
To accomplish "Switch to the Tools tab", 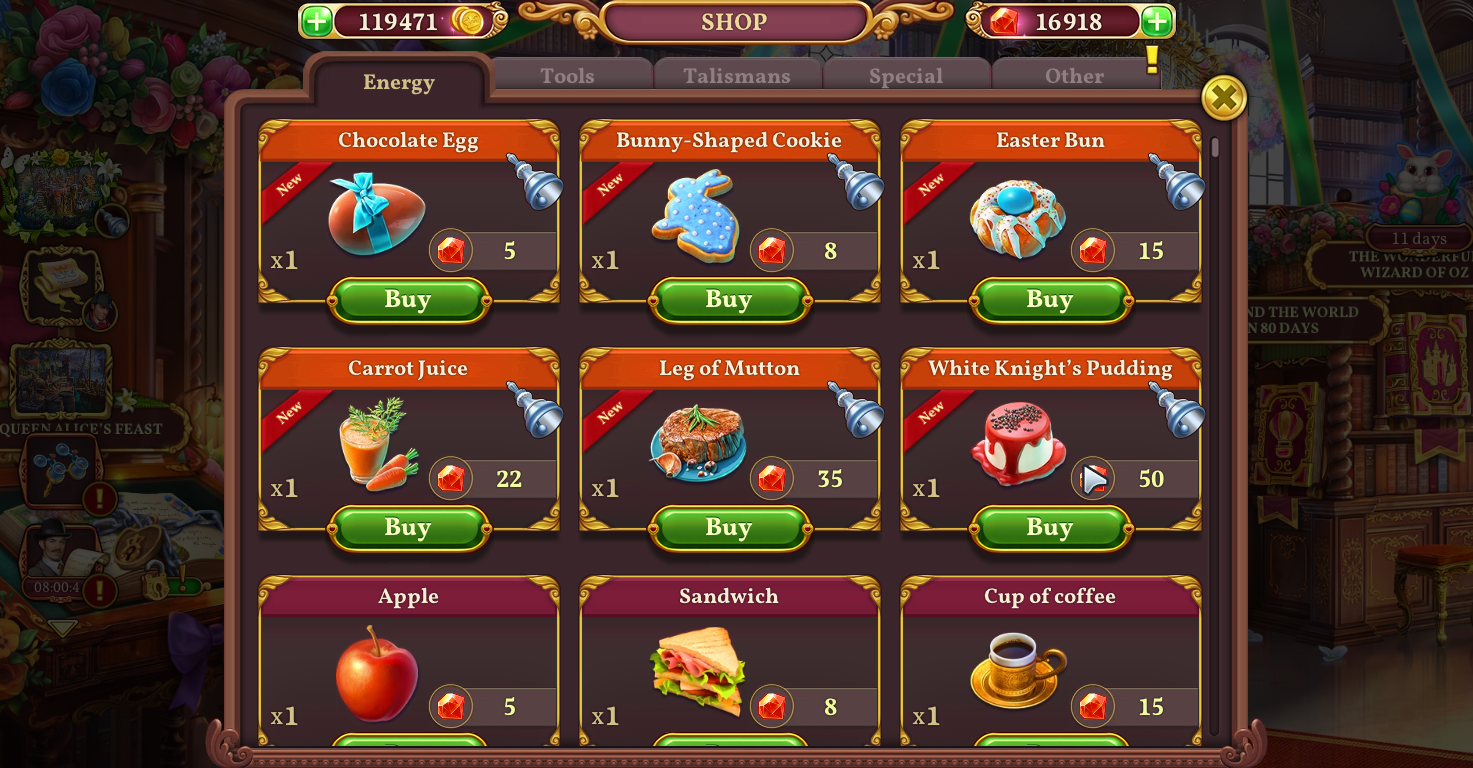I will [567, 74].
